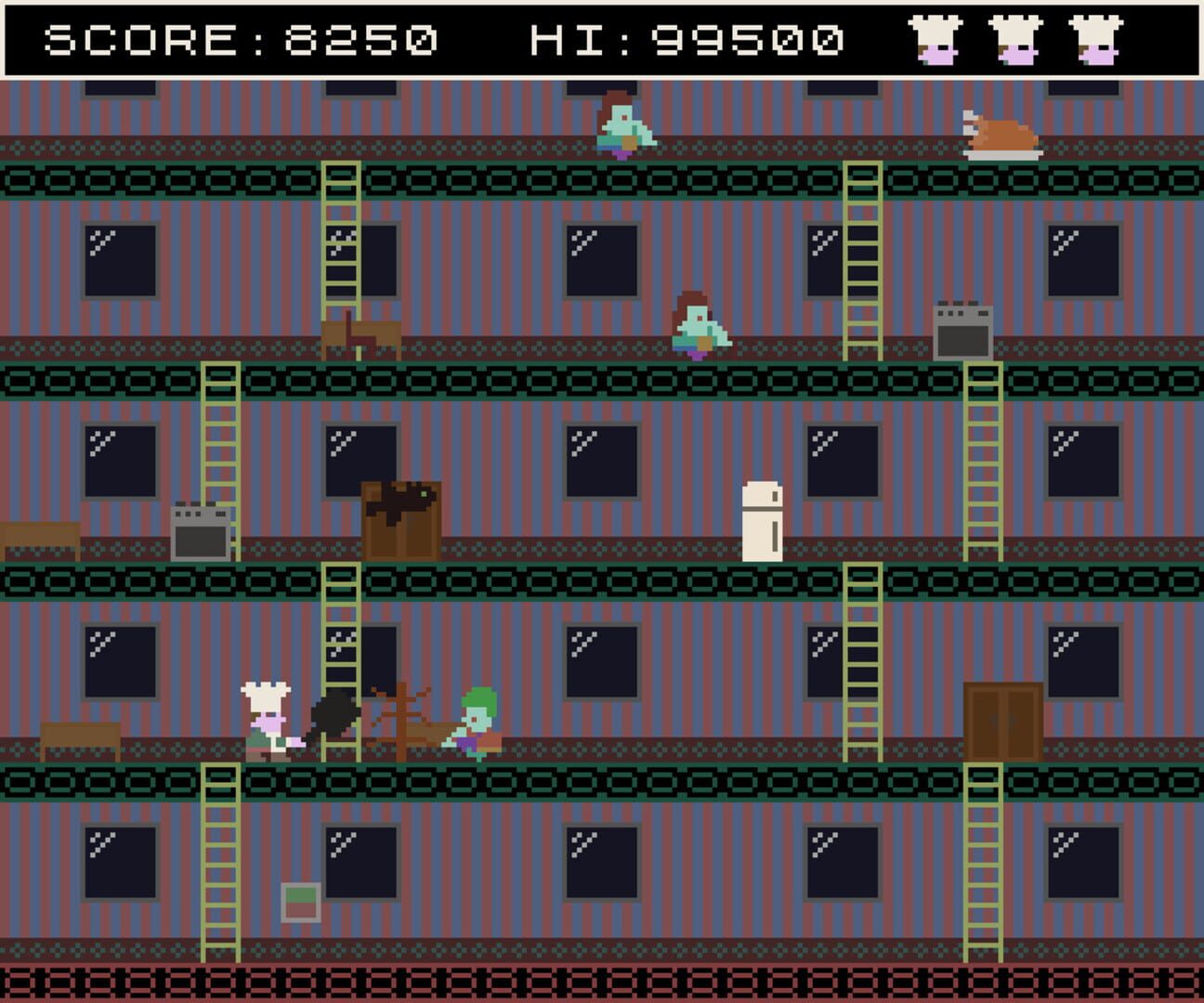The width and height of the screenshot is (1204, 1003).
Task: Select the white refrigerator sprite
Action: coord(762,520)
